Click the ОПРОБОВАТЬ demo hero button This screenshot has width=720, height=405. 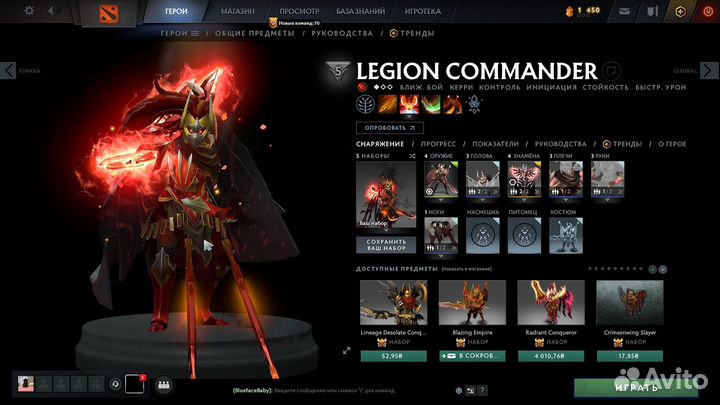point(390,127)
